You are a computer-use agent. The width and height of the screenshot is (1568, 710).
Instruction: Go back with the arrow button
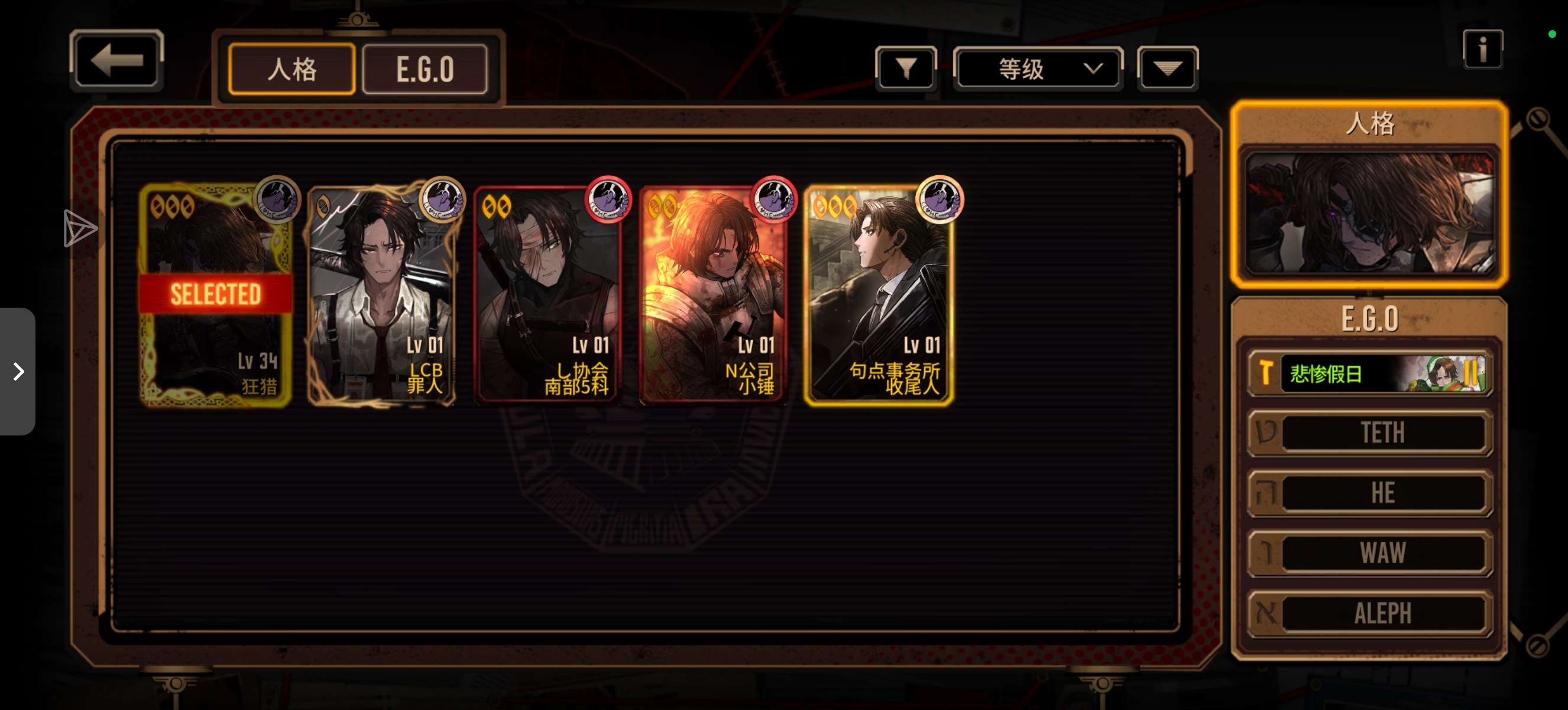[116, 61]
